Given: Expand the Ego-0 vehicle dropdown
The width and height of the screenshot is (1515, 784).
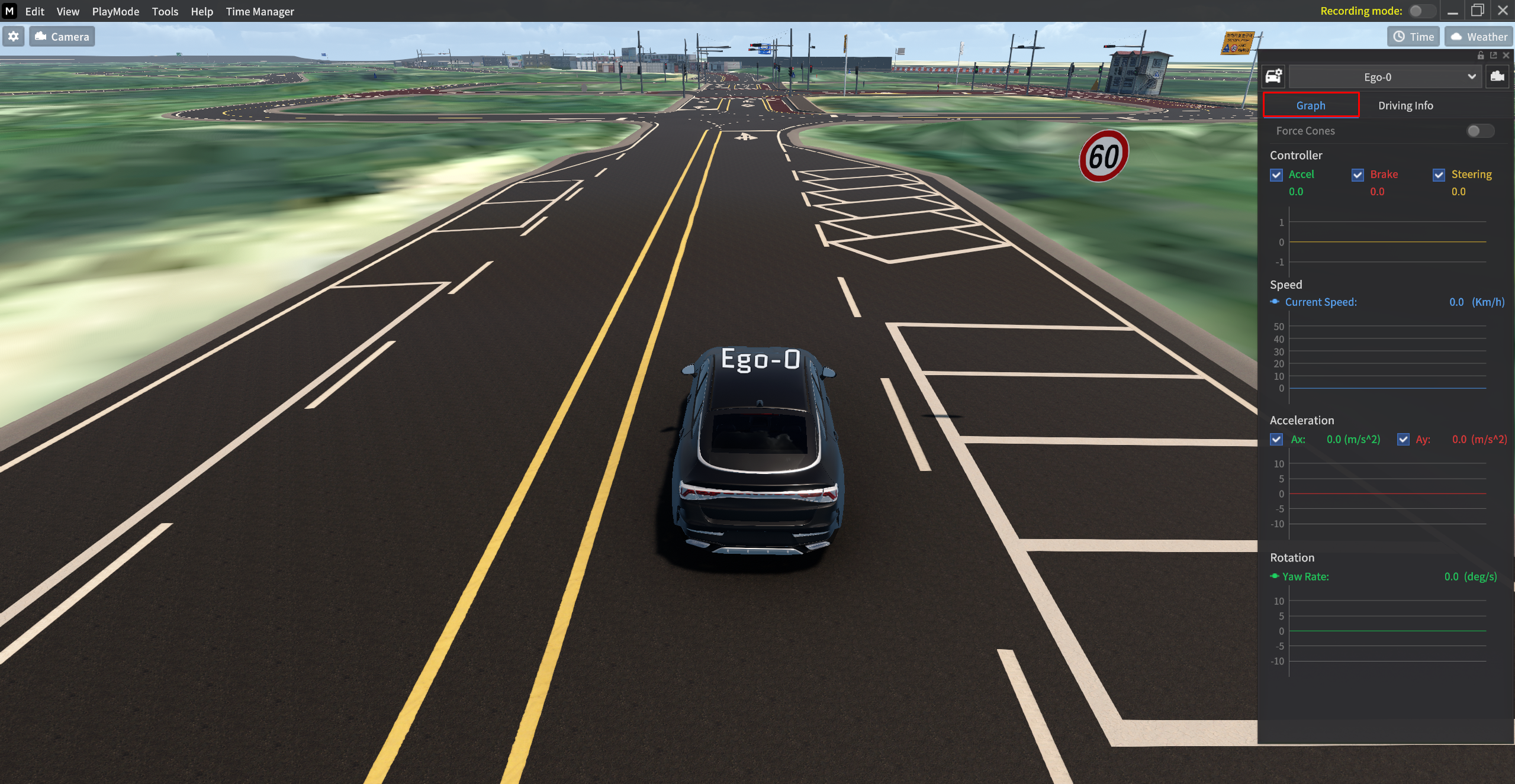Looking at the screenshot, I should click(x=1384, y=77).
